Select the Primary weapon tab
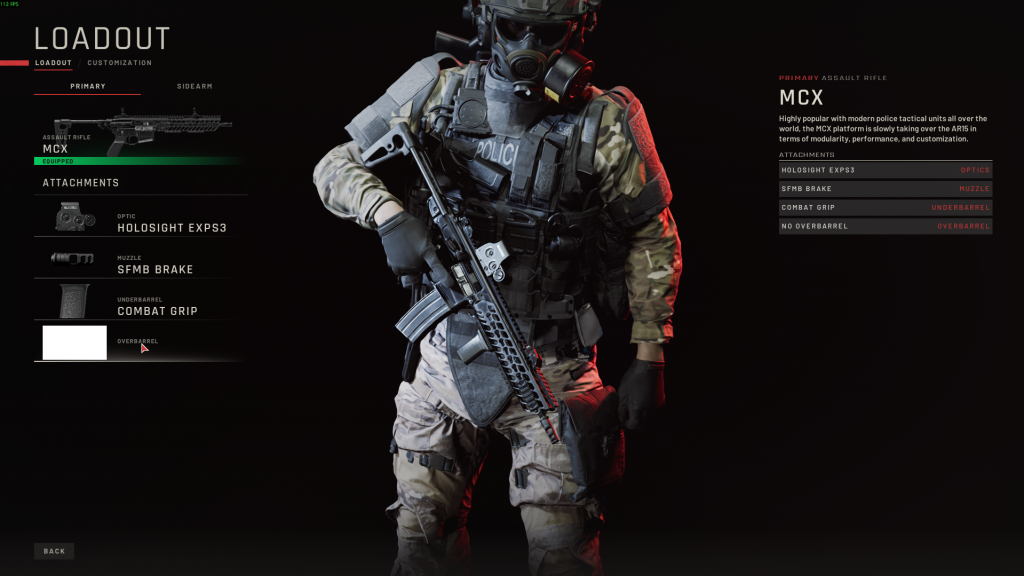The height and width of the screenshot is (576, 1024). click(88, 86)
